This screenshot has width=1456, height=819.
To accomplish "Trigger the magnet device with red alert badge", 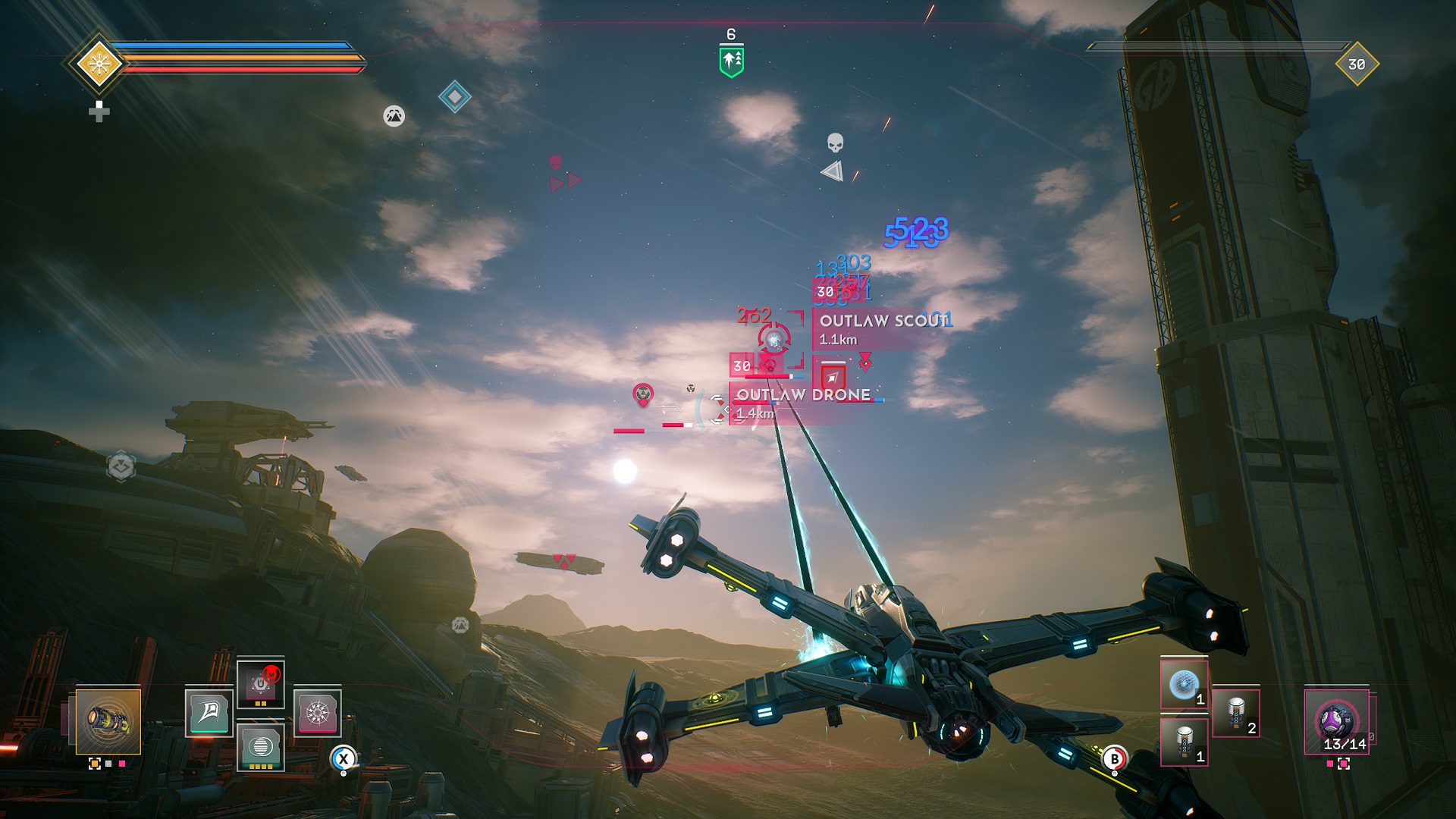I will coord(260,684).
